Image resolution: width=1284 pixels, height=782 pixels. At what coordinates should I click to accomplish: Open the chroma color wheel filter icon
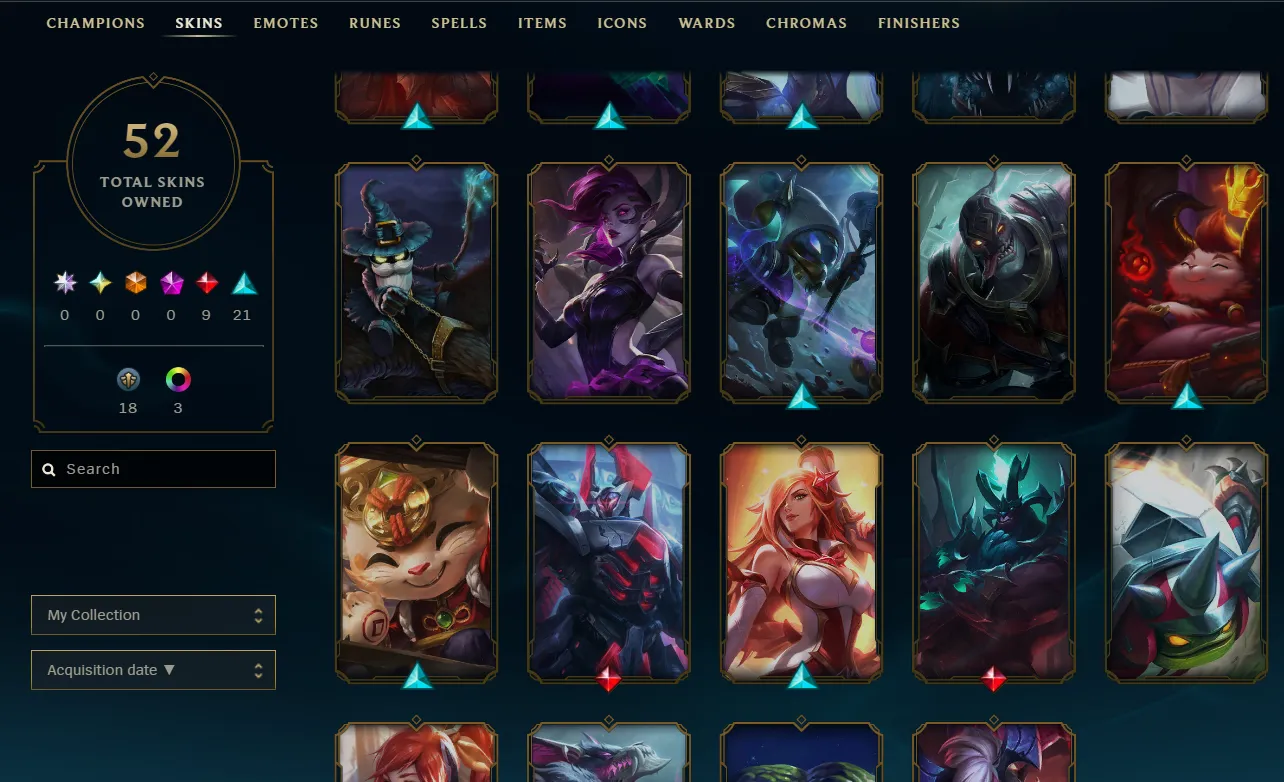click(178, 379)
